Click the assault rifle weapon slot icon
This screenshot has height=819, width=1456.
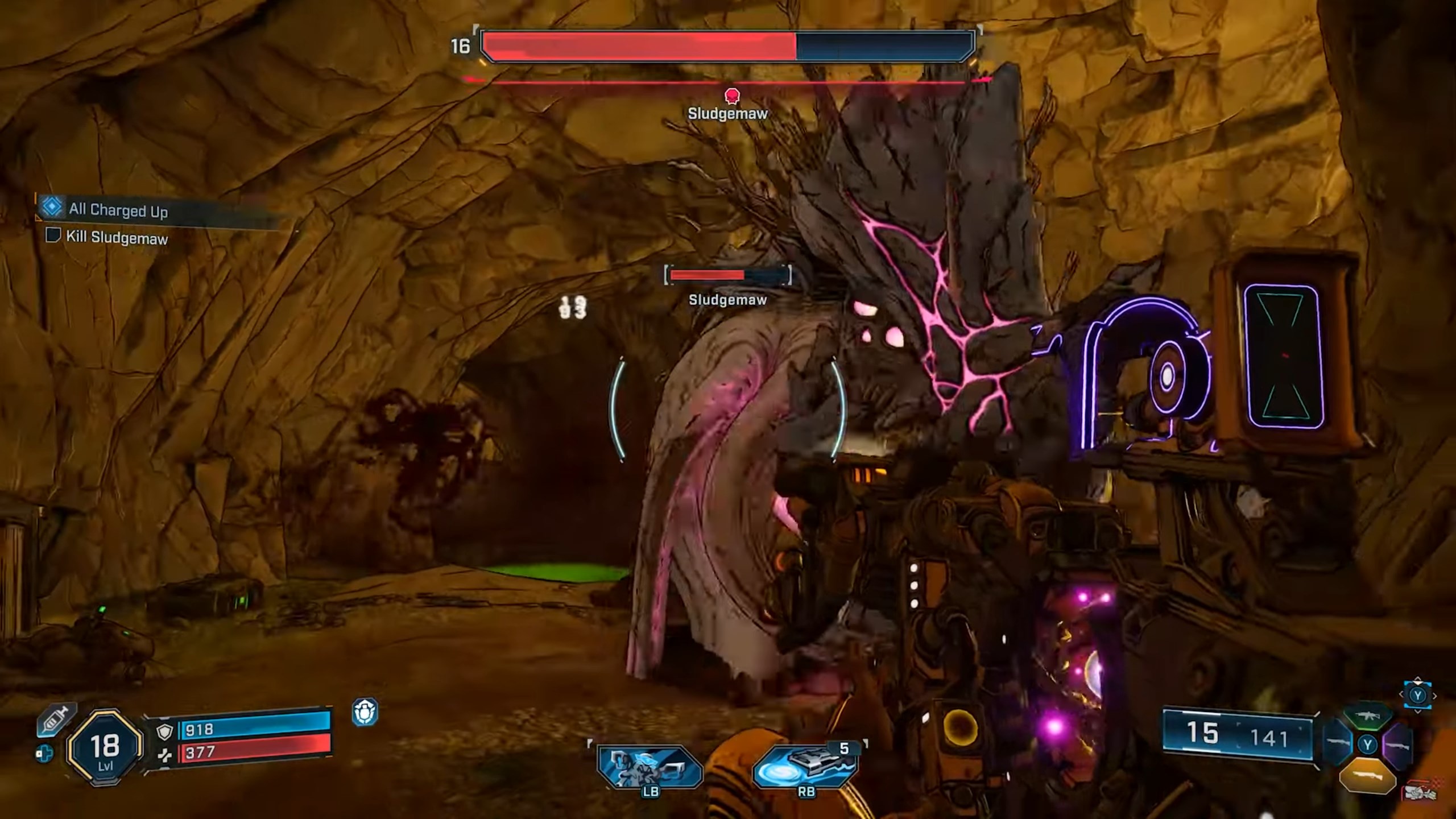[1367, 715]
